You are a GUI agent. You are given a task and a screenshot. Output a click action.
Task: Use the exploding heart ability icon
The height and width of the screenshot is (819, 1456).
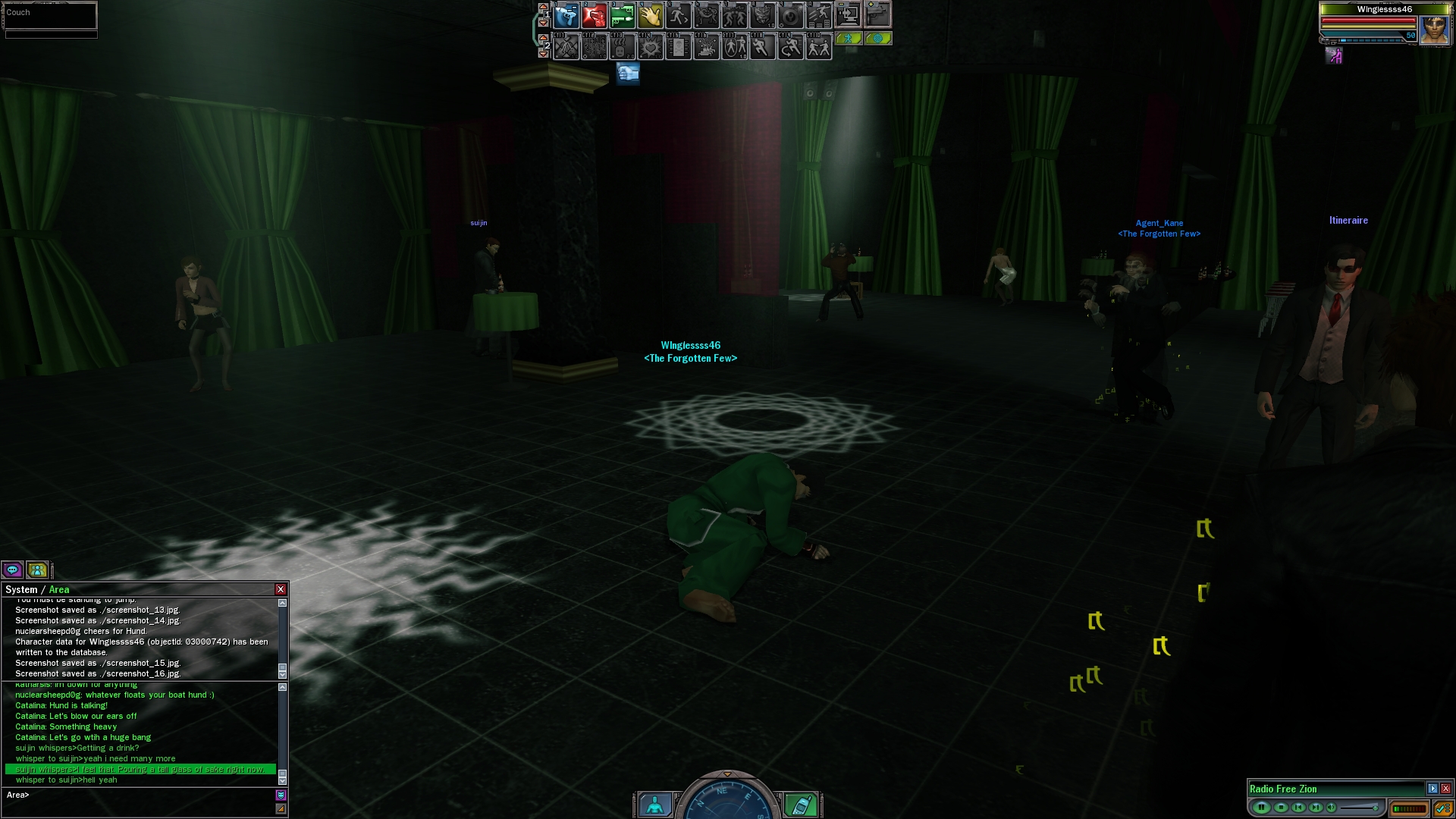tap(650, 48)
